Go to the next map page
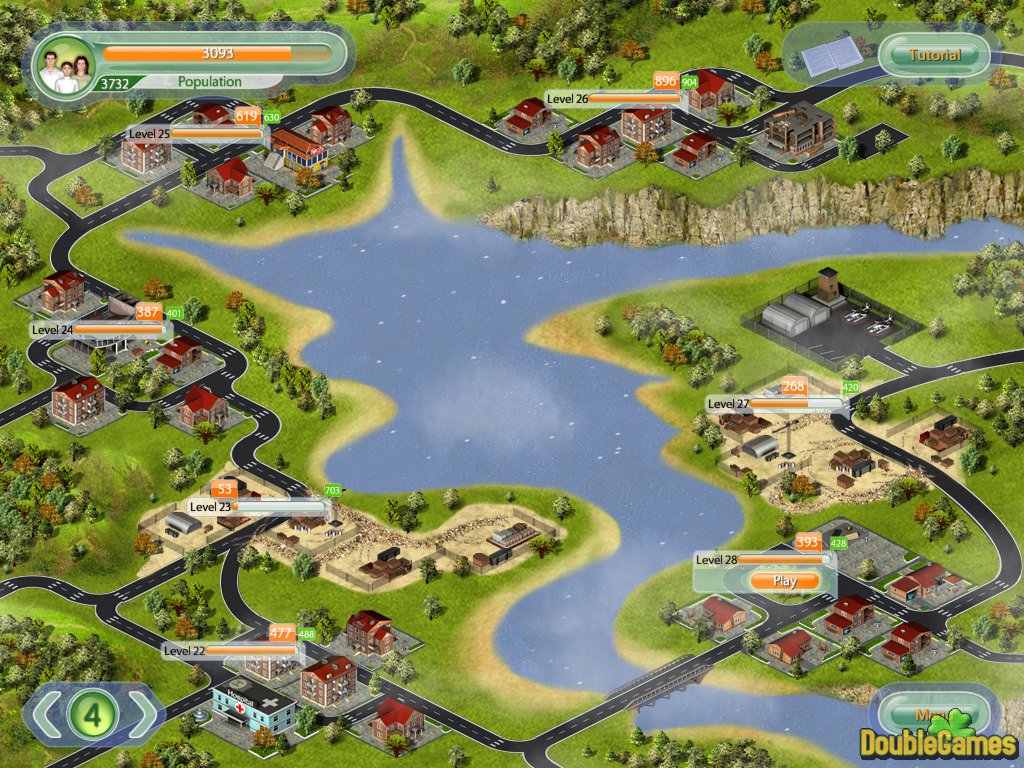Viewport: 1024px width, 768px height. (x=143, y=714)
